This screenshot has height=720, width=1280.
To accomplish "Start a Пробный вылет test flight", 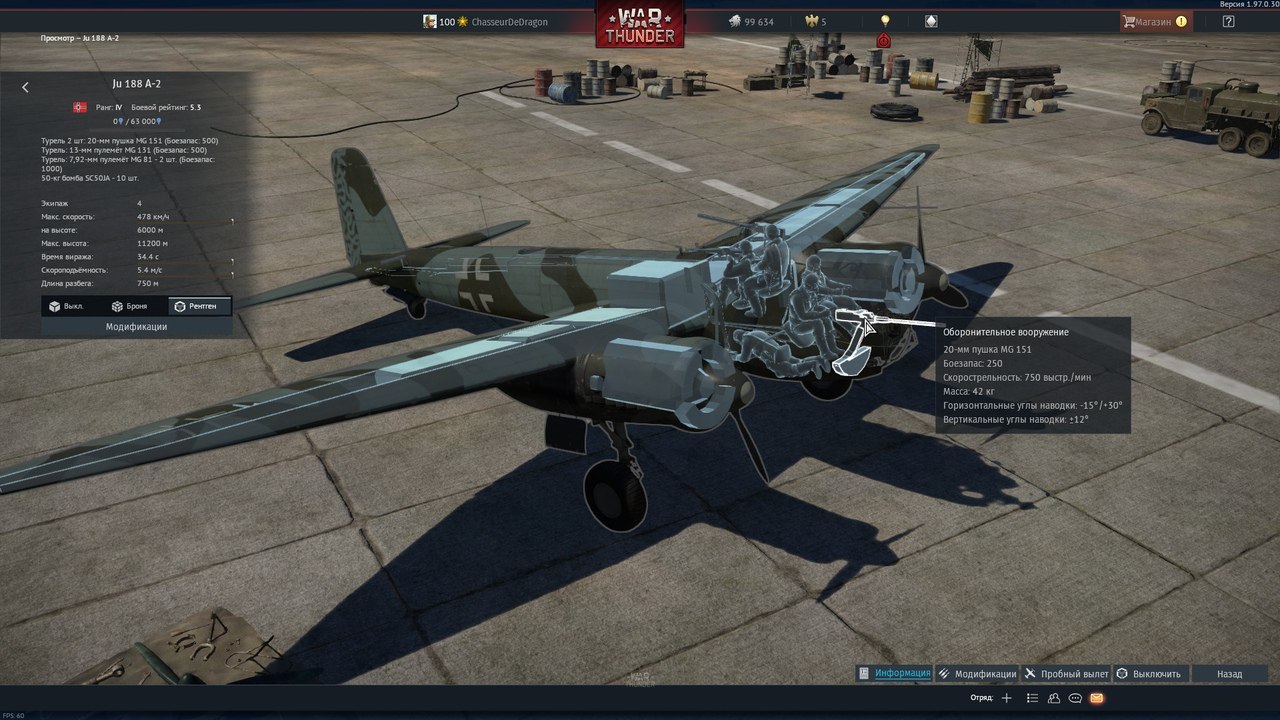I will pos(1066,674).
